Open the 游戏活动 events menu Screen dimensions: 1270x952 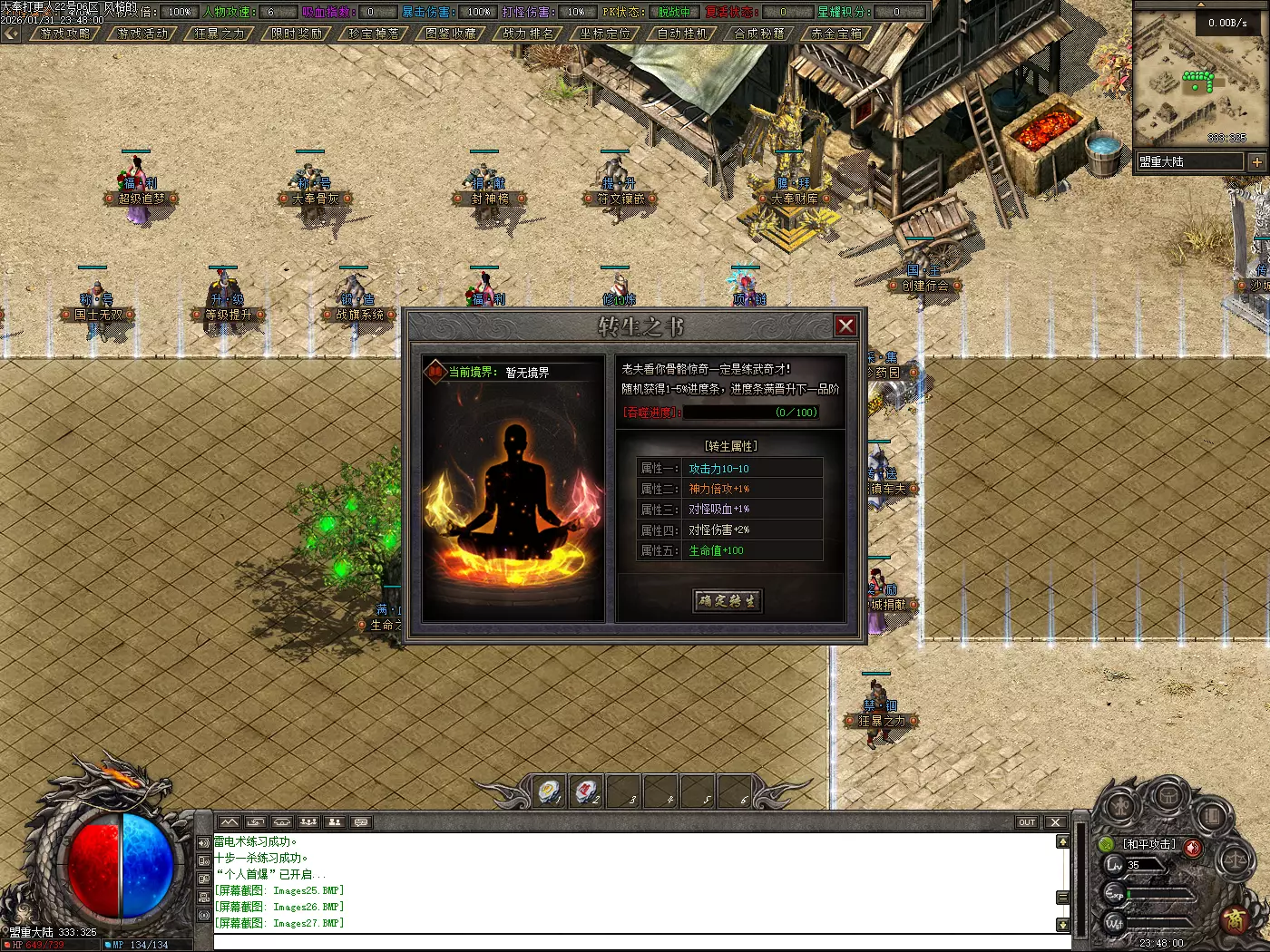(x=142, y=34)
